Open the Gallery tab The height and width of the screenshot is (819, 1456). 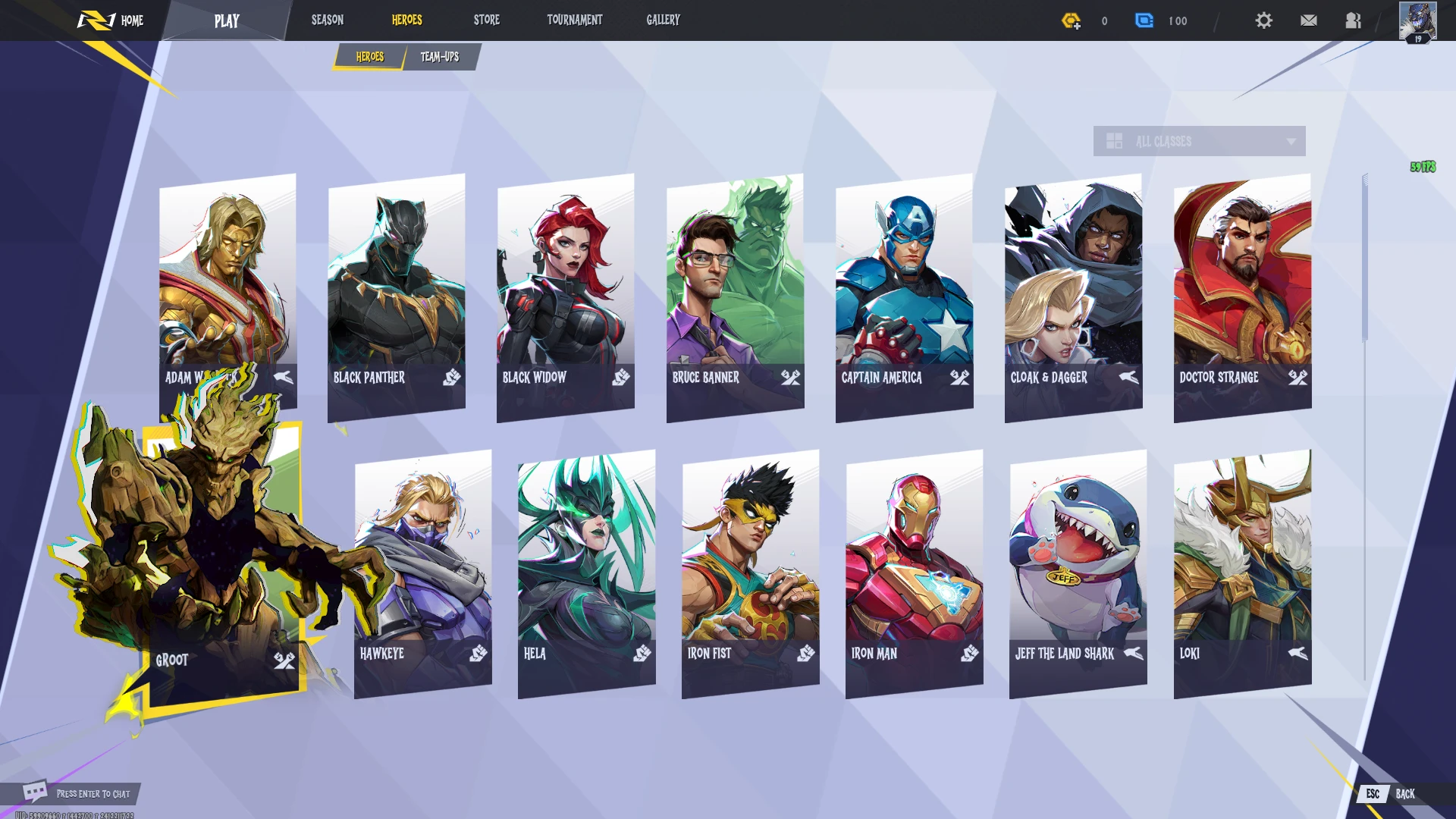(x=664, y=20)
